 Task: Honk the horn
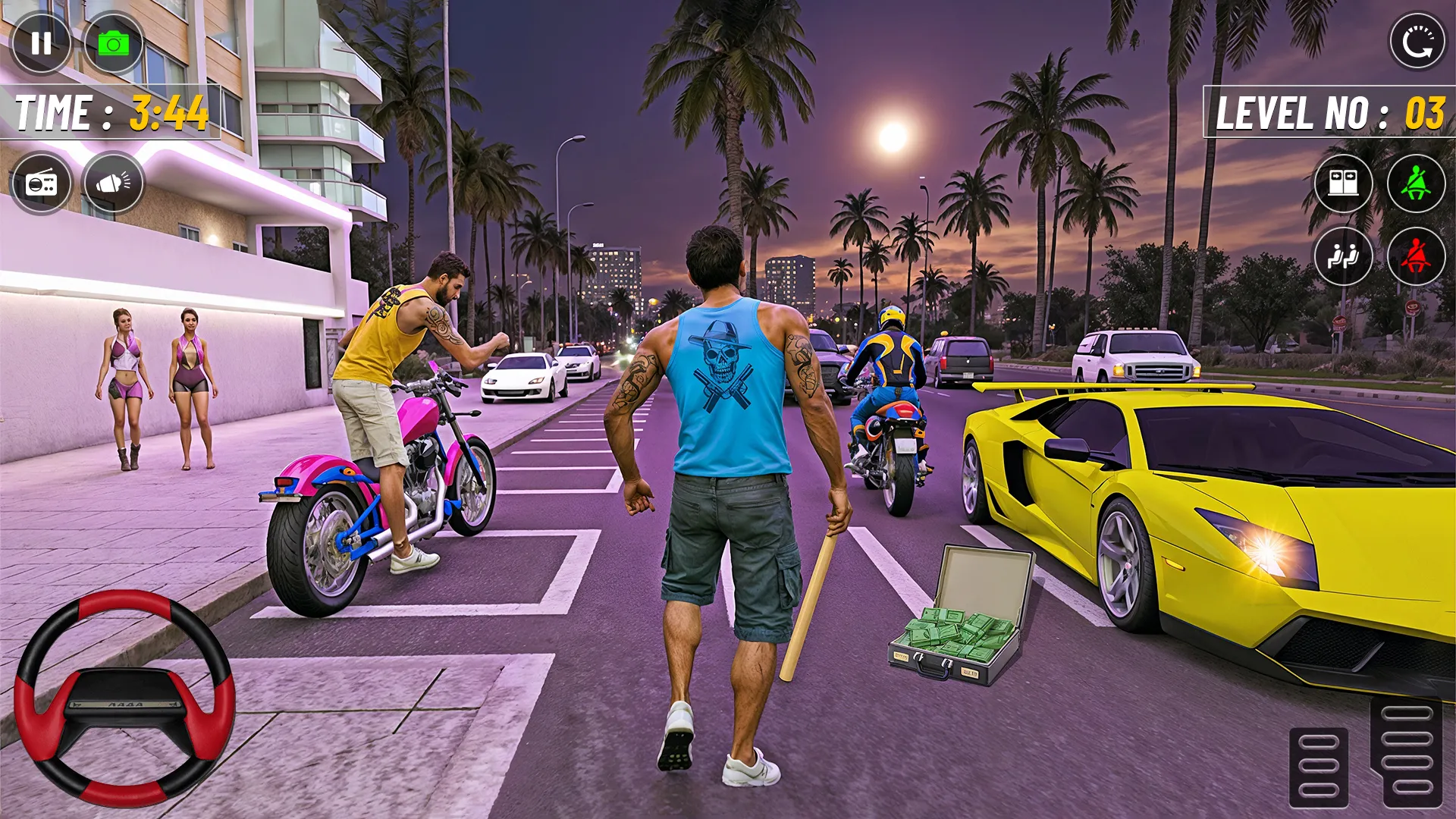(112, 184)
